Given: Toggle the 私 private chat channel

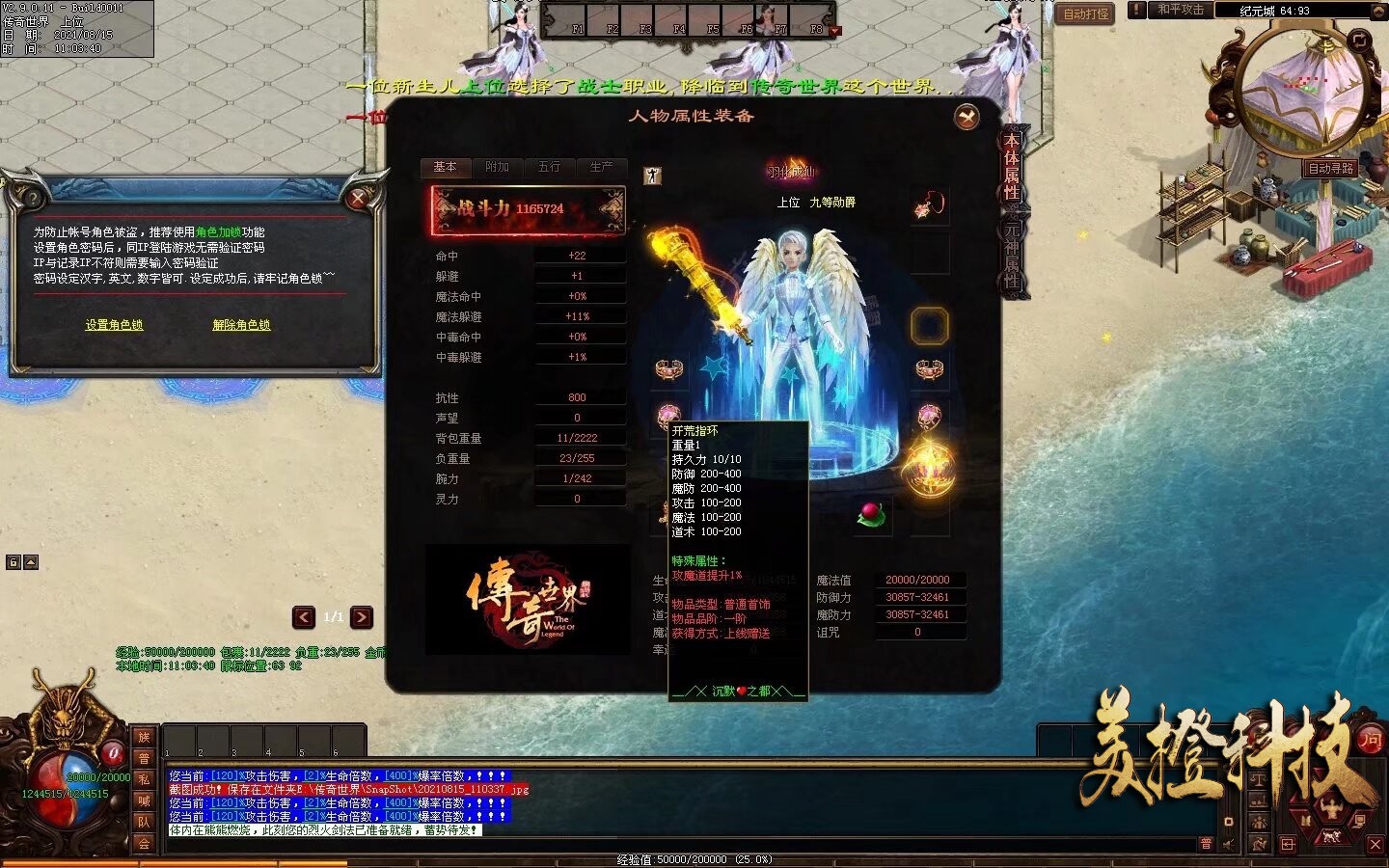Looking at the screenshot, I should pos(145,780).
